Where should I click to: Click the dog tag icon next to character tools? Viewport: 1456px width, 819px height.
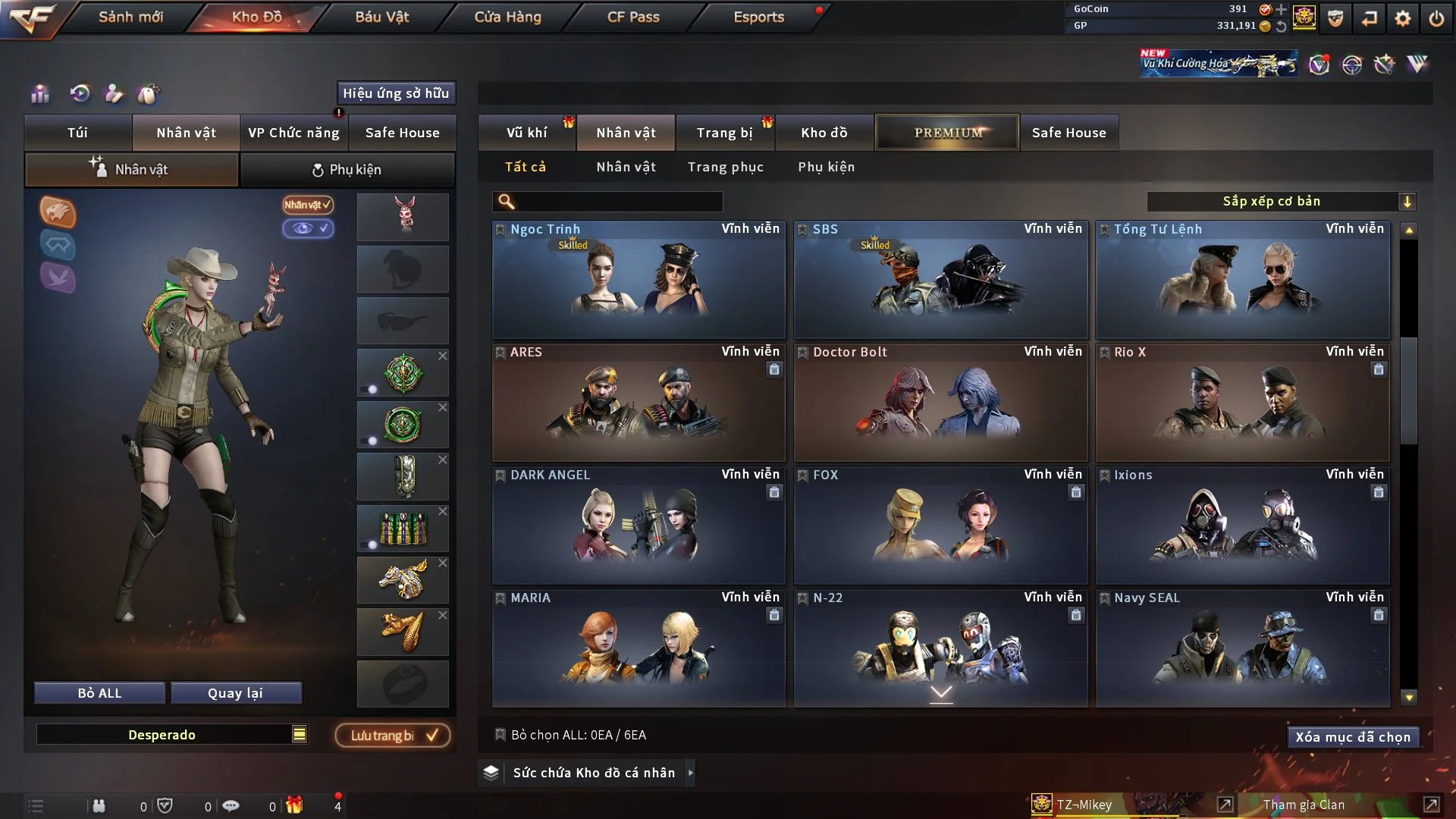[149, 93]
